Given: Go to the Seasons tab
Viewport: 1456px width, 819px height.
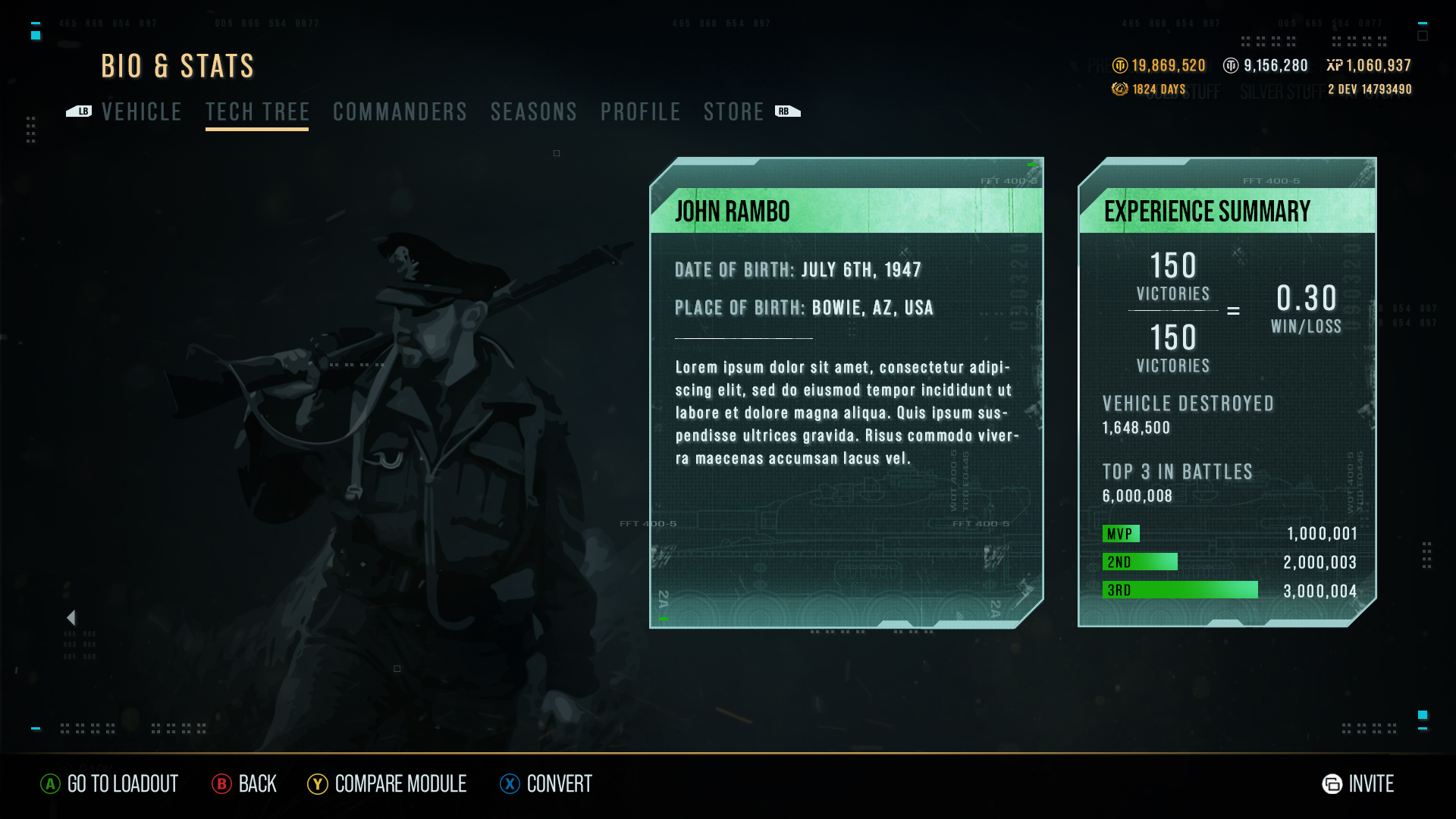Looking at the screenshot, I should 533,112.
